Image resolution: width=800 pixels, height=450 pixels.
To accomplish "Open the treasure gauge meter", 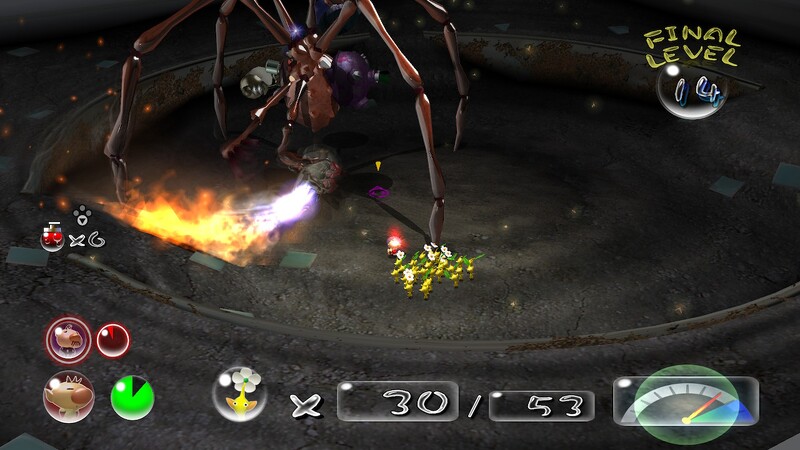I will pyautogui.click(x=685, y=402).
